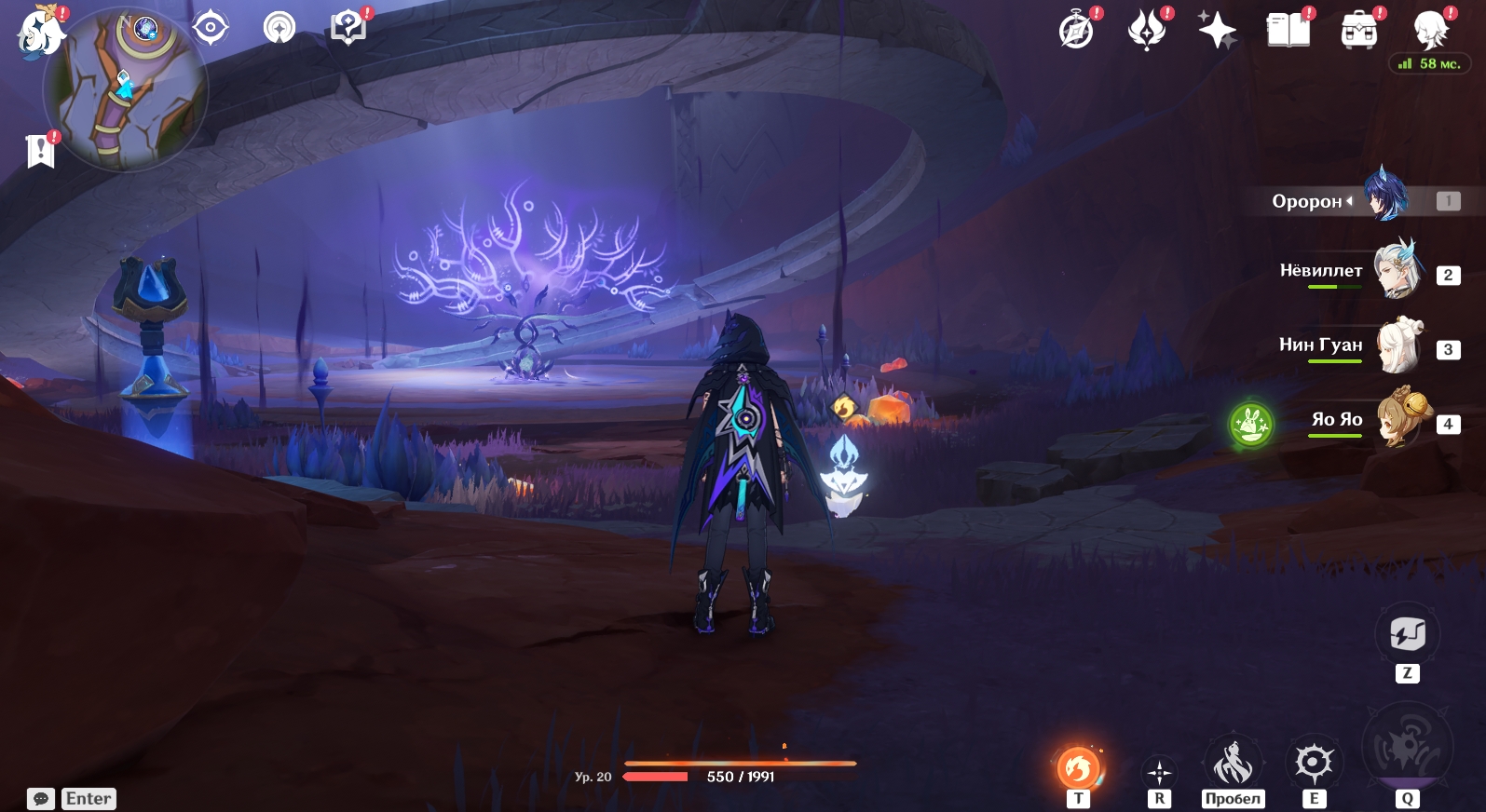Open the backpack inventory
Screen dimensions: 1486x812
click(x=1359, y=32)
